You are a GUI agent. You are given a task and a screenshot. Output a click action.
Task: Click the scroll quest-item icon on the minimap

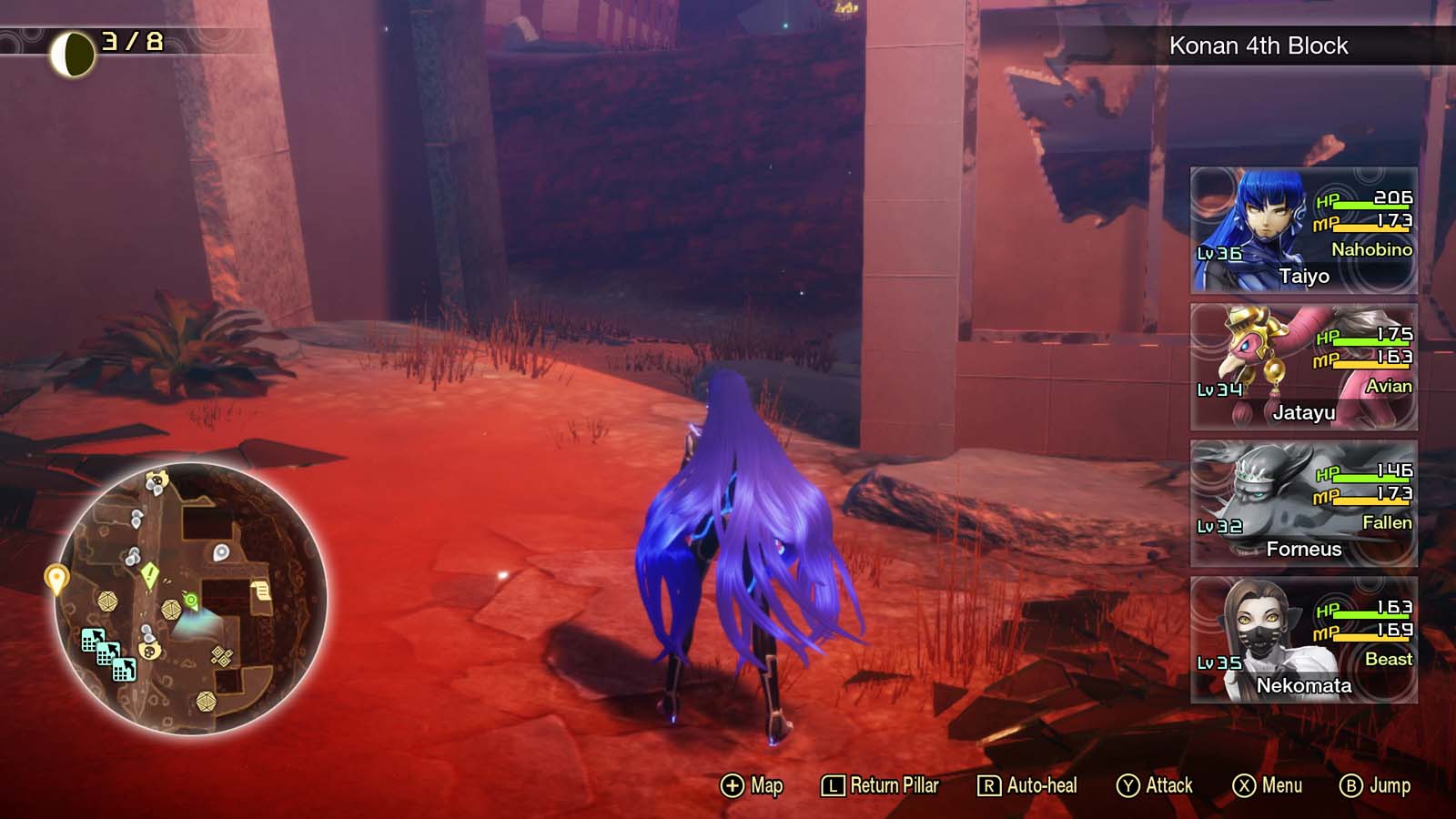261,589
